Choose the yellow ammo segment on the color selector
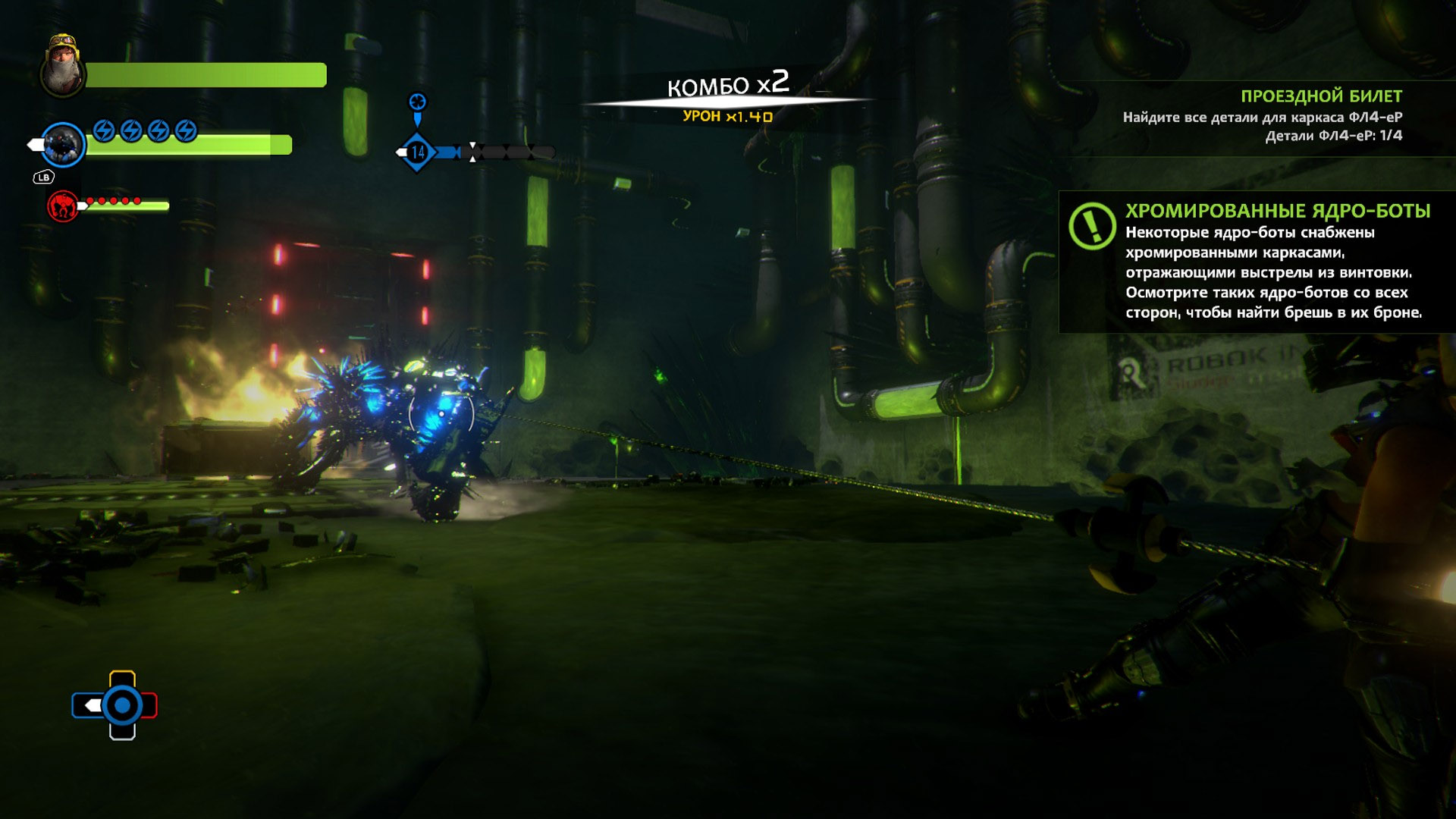The height and width of the screenshot is (819, 1456). pyautogui.click(x=122, y=678)
